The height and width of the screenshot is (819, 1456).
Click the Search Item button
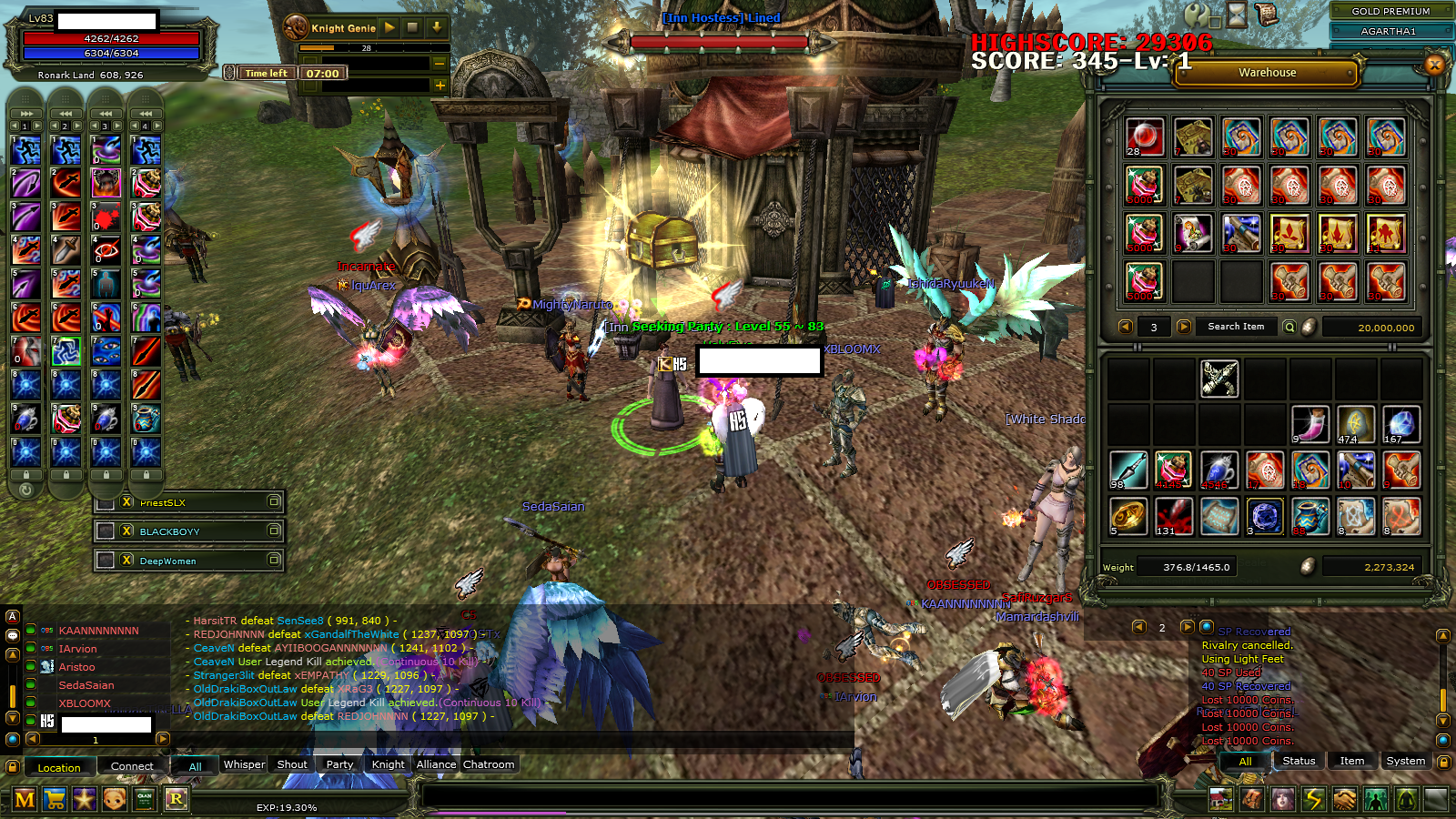[x=1236, y=327]
